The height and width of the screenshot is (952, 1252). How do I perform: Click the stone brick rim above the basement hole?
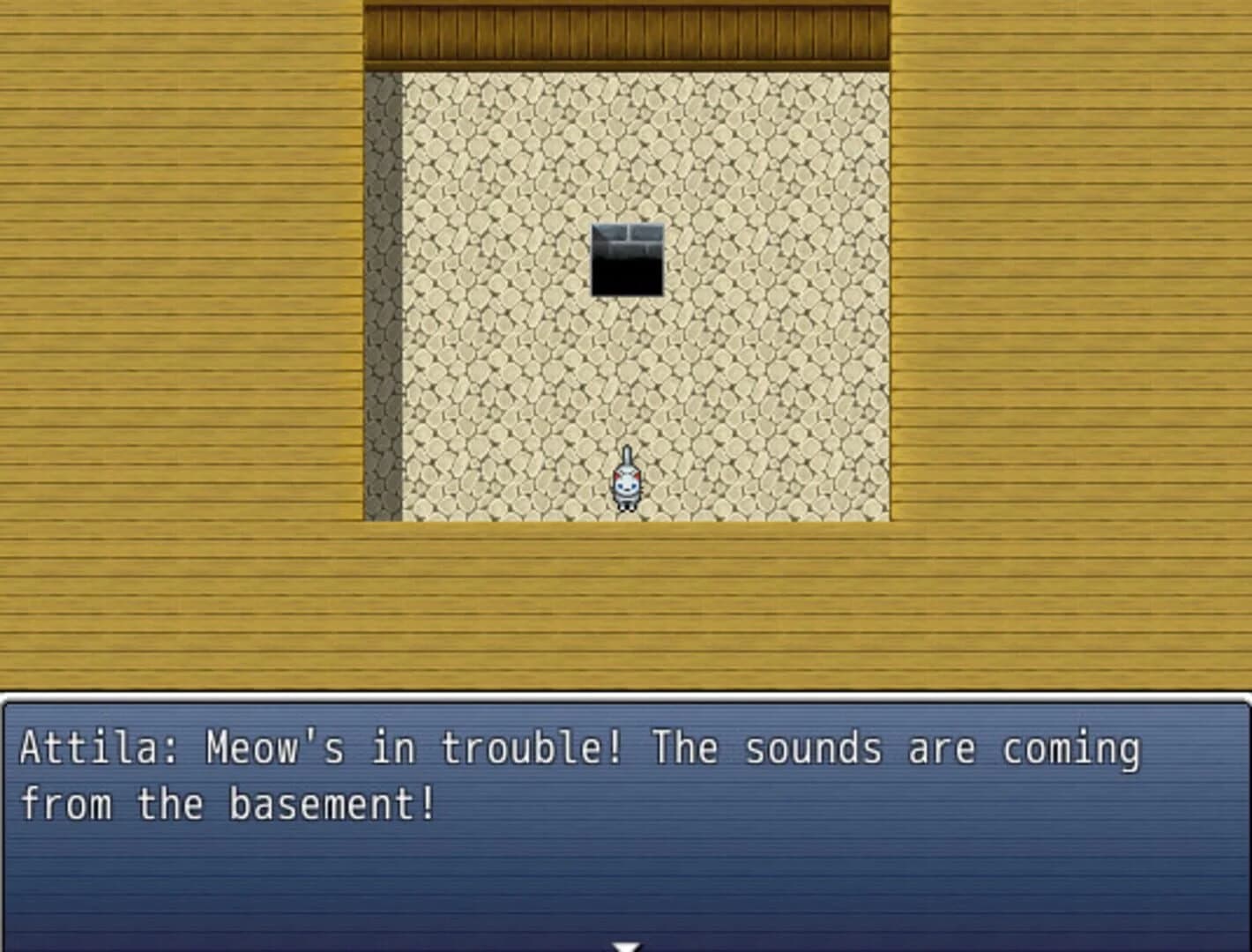(x=626, y=232)
